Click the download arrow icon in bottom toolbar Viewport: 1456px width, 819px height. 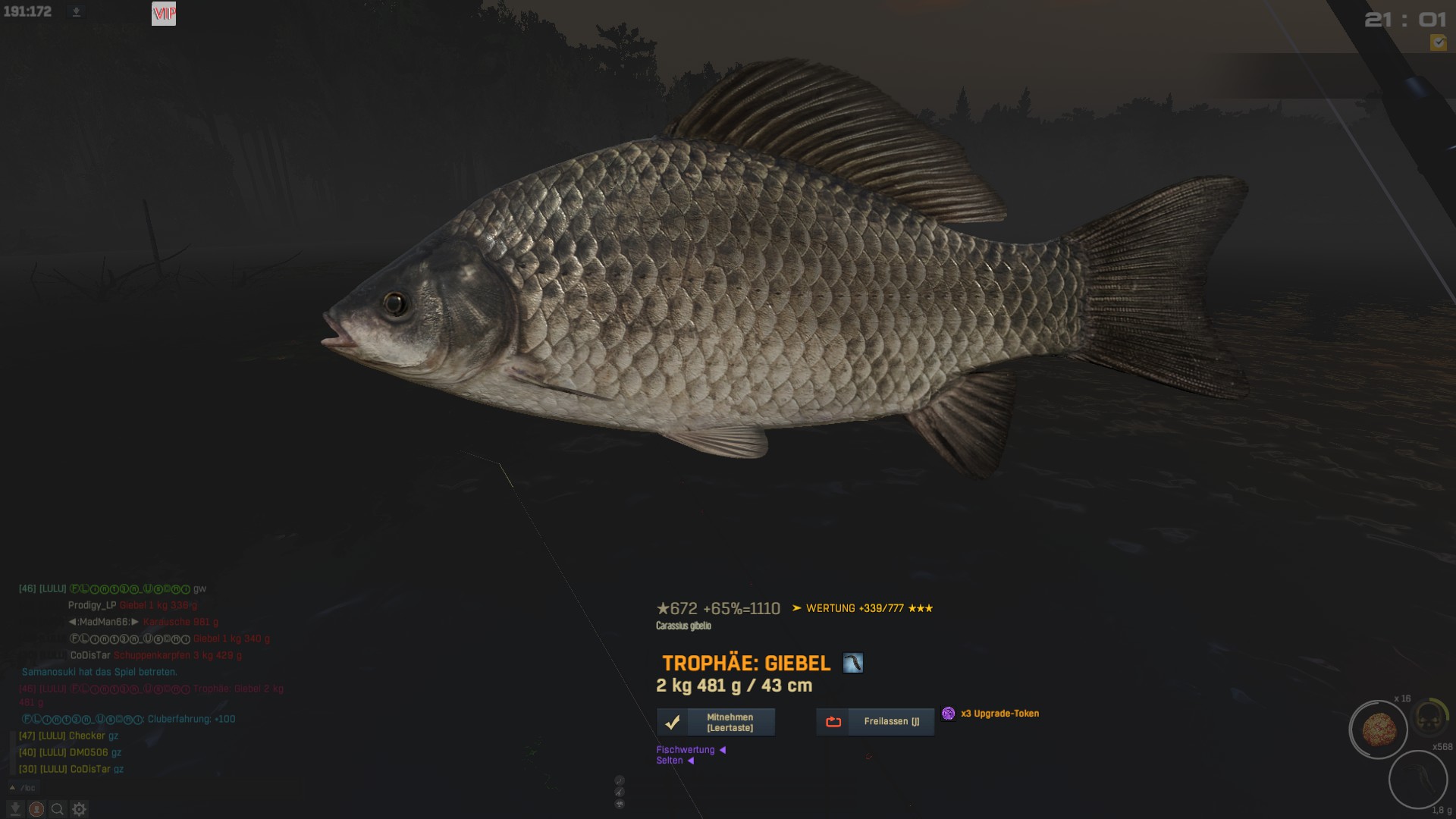(x=15, y=809)
